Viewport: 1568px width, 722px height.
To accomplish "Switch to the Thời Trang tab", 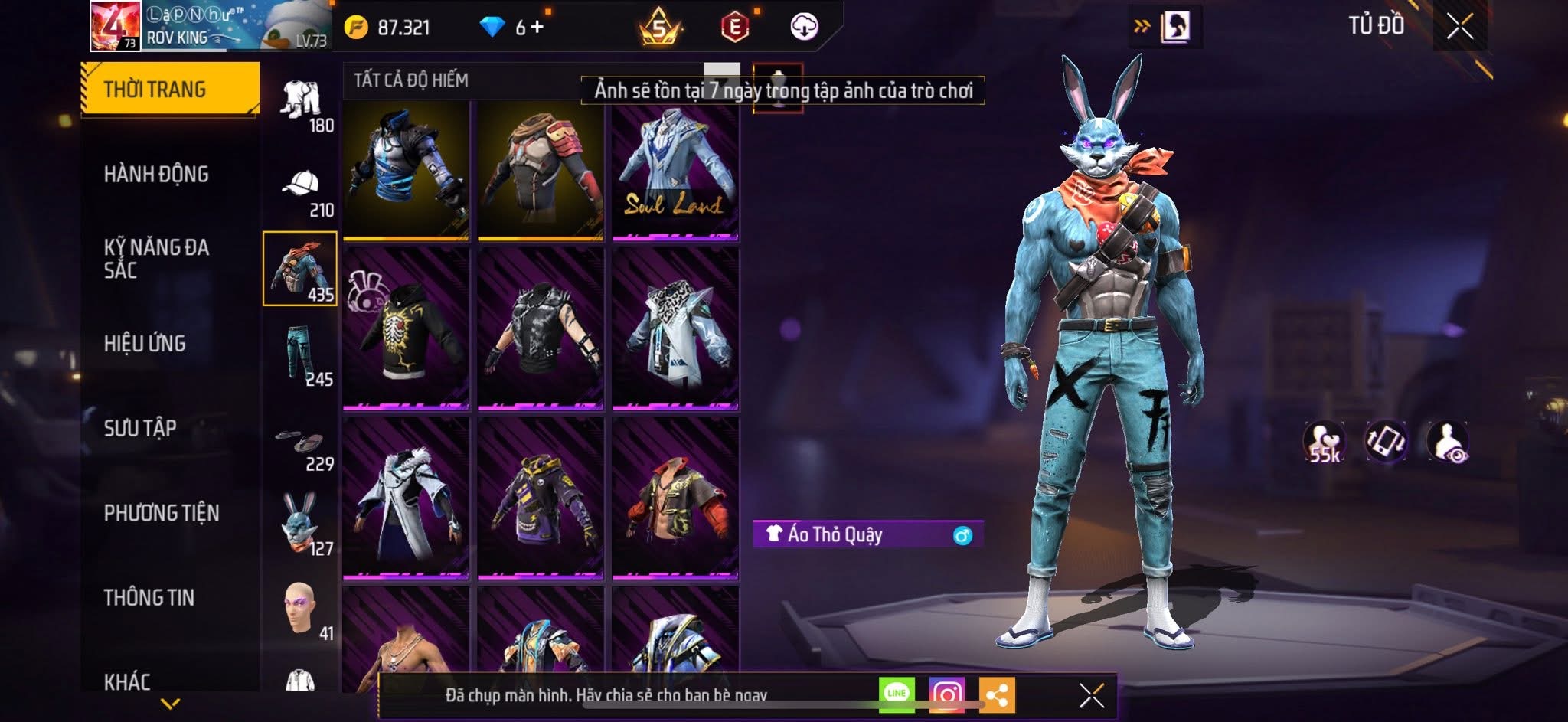I will pyautogui.click(x=169, y=90).
